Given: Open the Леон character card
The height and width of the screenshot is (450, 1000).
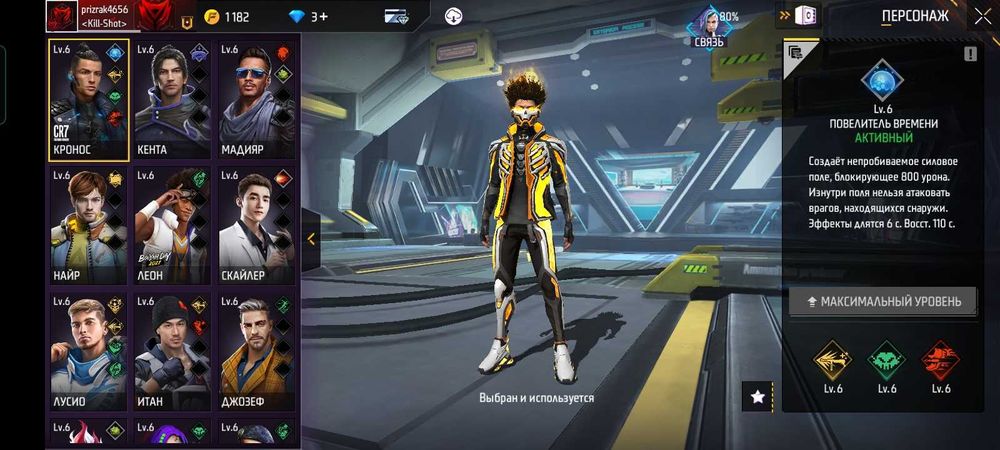Looking at the screenshot, I should point(173,226).
